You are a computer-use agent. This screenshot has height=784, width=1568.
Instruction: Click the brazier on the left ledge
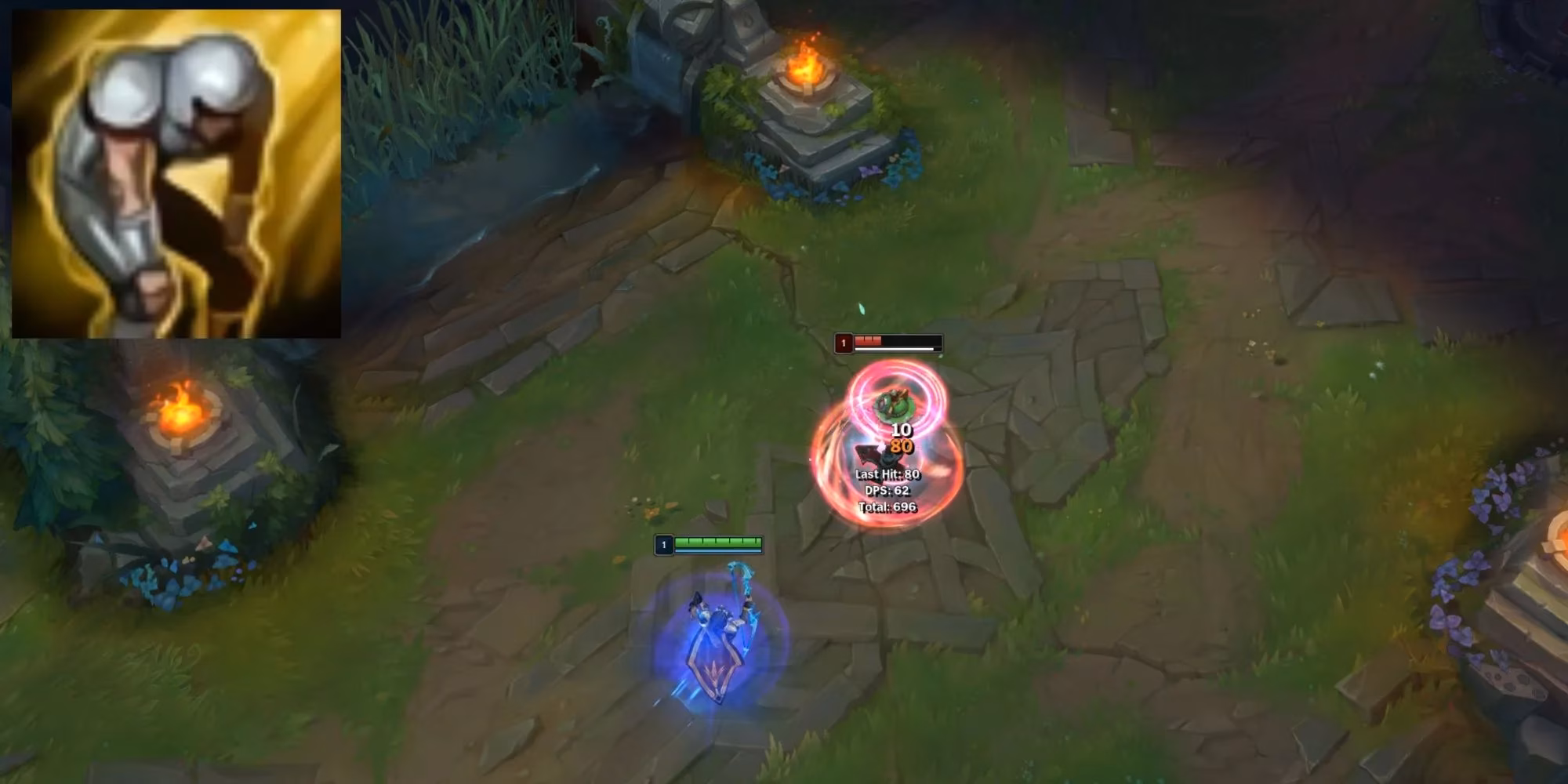(180, 416)
